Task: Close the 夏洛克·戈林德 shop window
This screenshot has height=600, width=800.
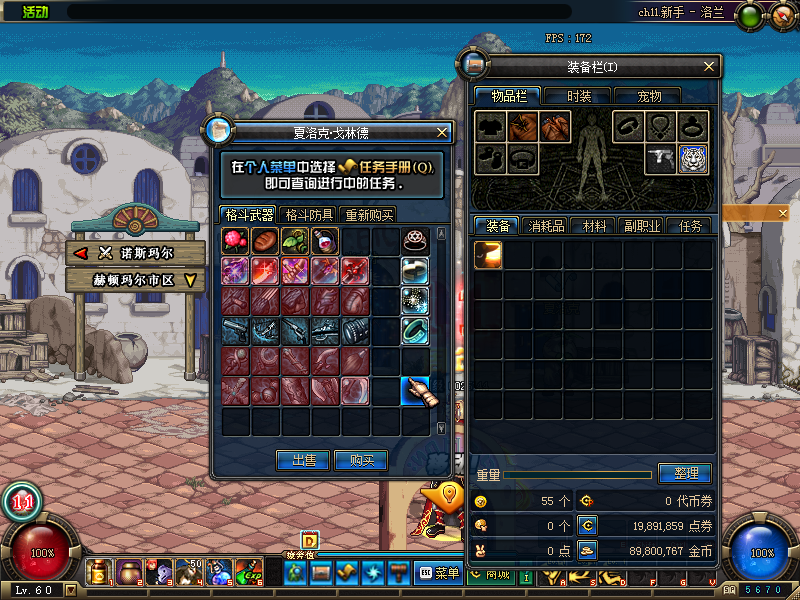Action: (x=442, y=131)
